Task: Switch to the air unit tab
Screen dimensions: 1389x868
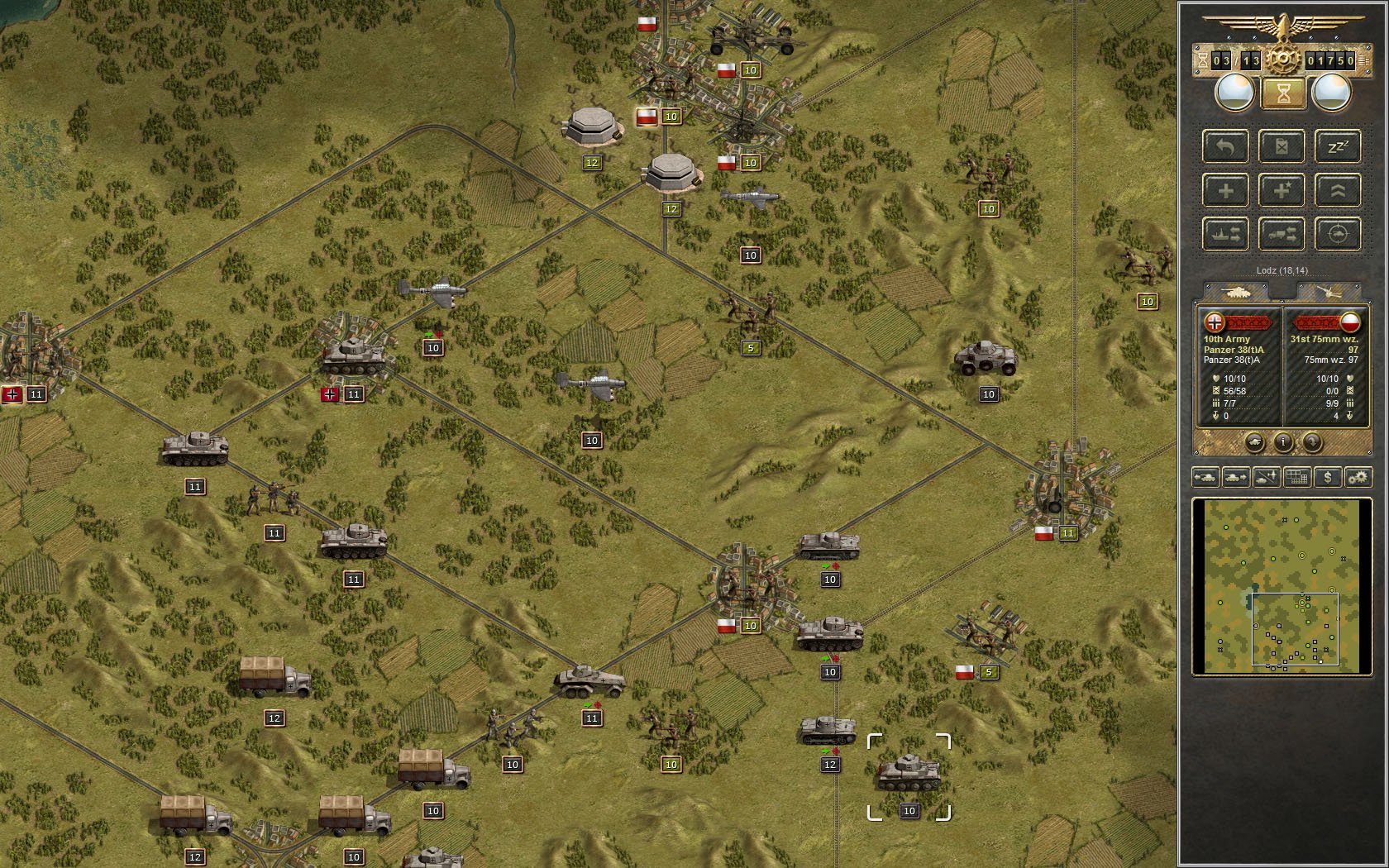Action: tap(1328, 292)
